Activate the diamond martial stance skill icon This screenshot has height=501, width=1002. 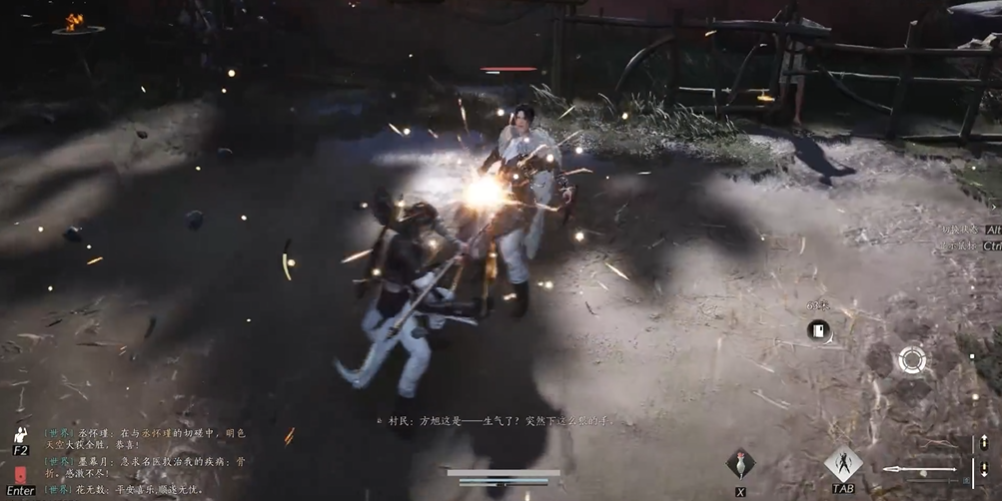coord(843,463)
